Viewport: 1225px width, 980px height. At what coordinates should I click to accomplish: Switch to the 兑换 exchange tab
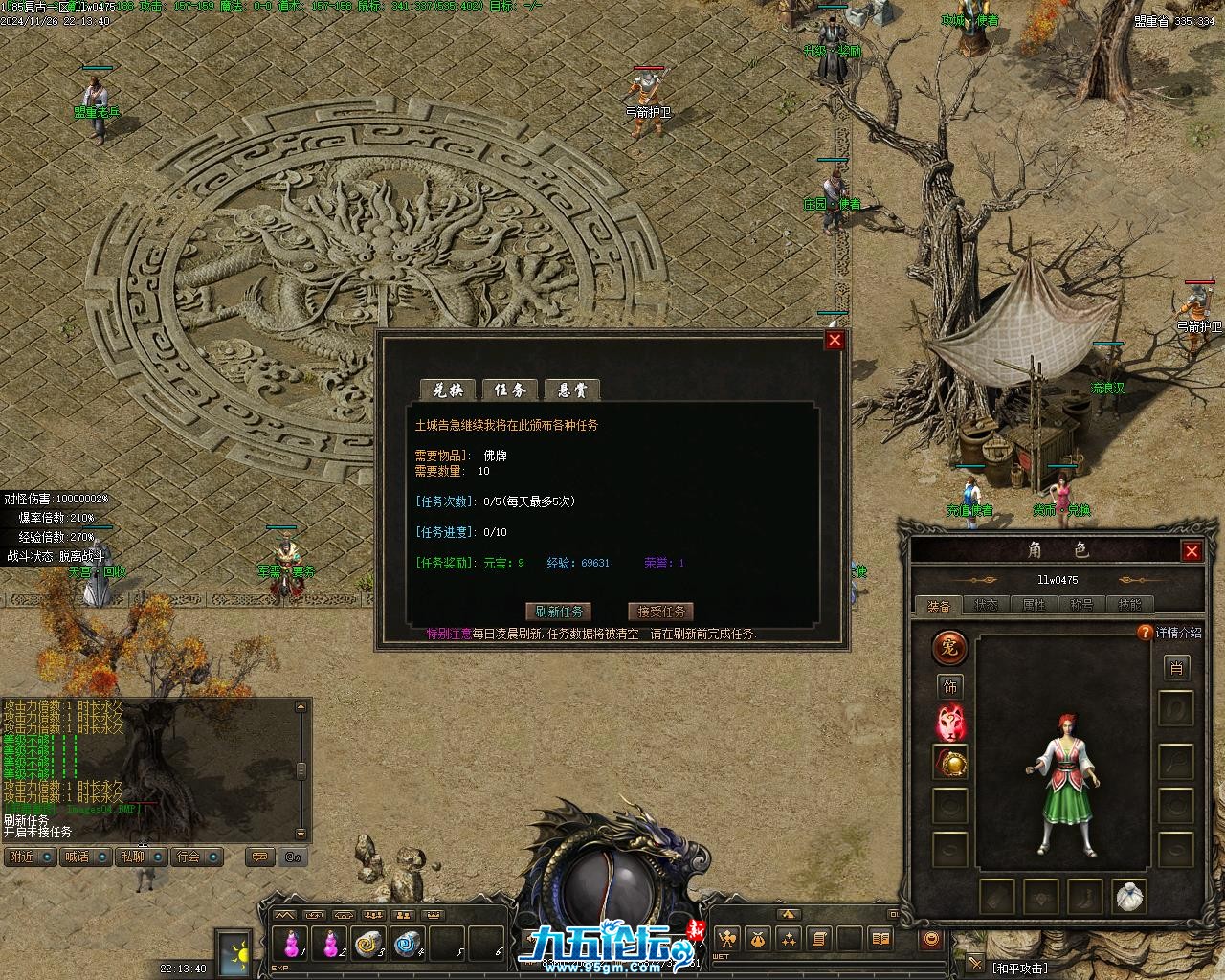coord(448,390)
